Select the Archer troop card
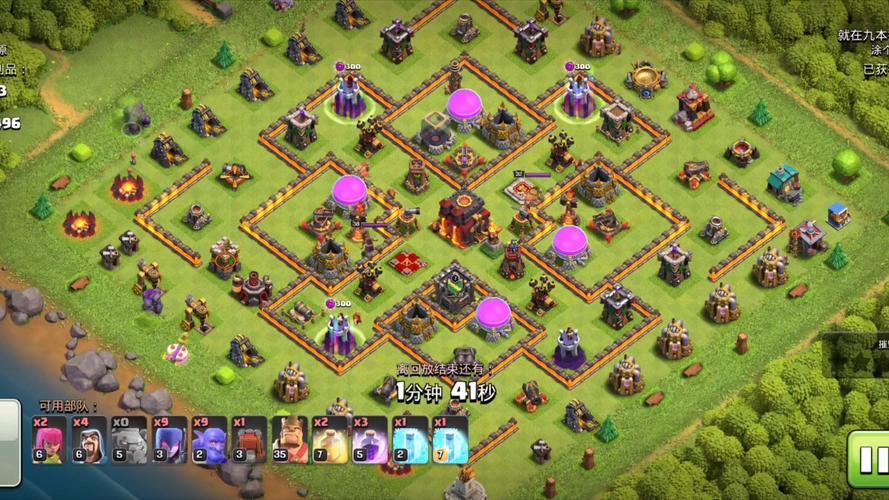The width and height of the screenshot is (889, 500). pyautogui.click(x=49, y=440)
